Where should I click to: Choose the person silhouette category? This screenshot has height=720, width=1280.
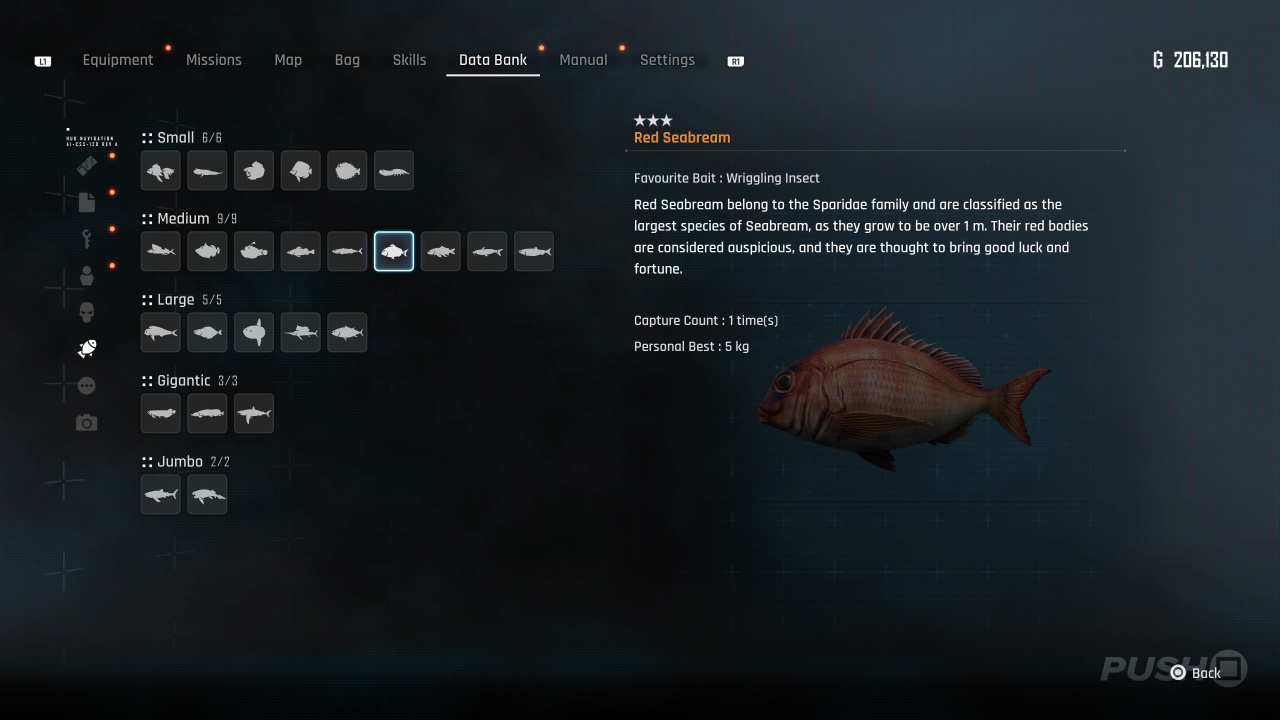(87, 276)
